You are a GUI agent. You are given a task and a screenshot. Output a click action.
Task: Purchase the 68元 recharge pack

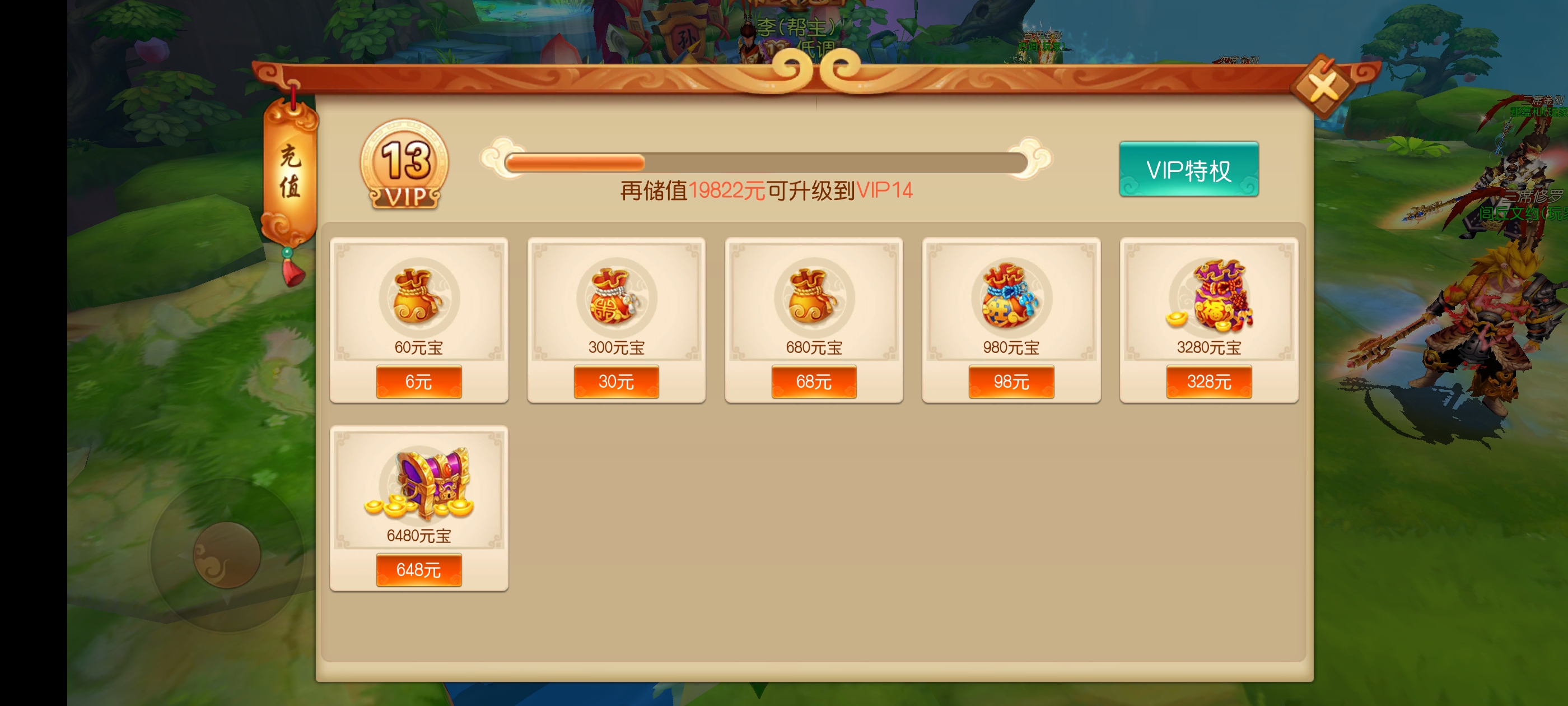(x=814, y=382)
